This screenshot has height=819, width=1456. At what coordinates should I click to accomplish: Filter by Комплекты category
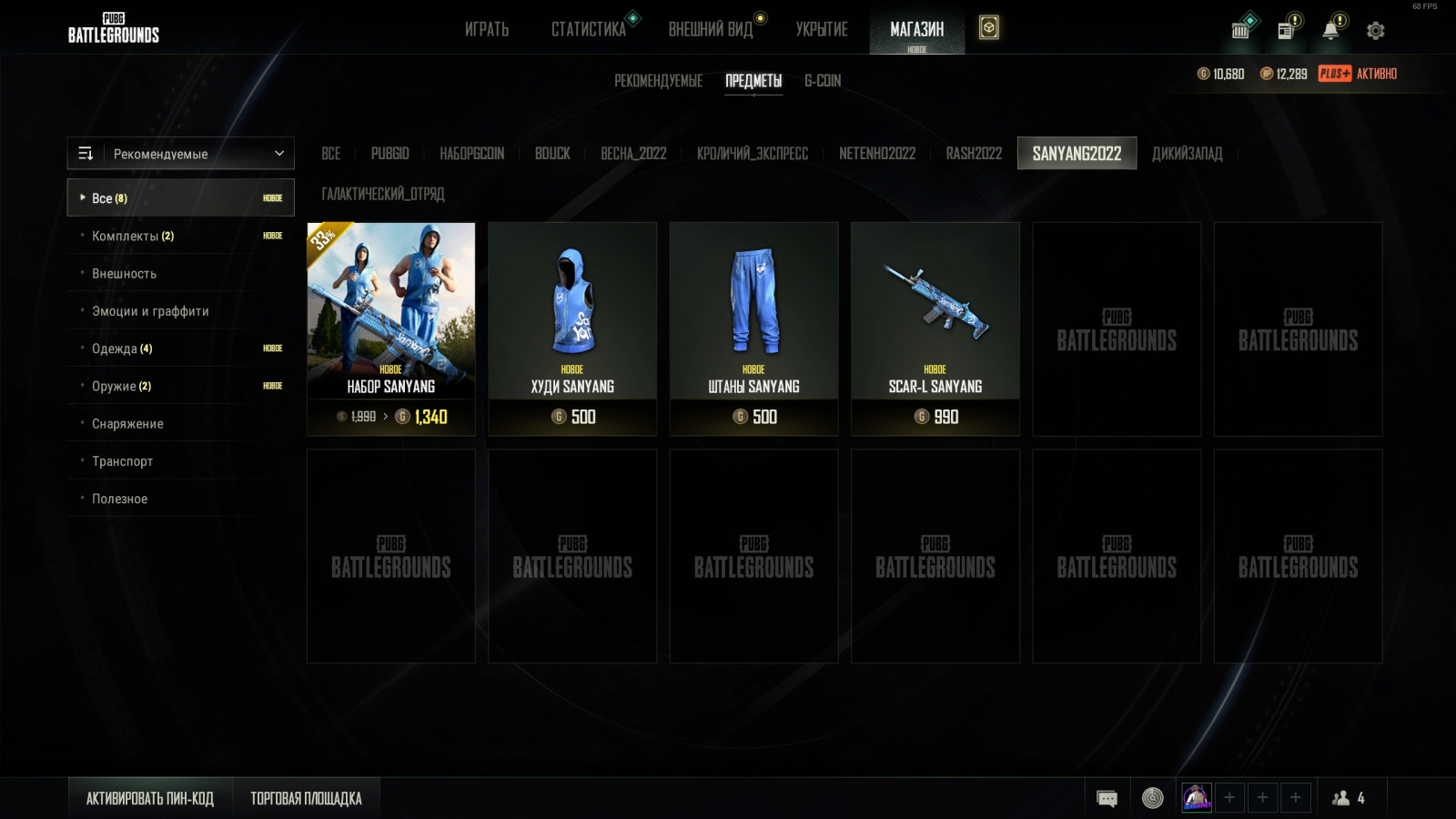pos(133,236)
